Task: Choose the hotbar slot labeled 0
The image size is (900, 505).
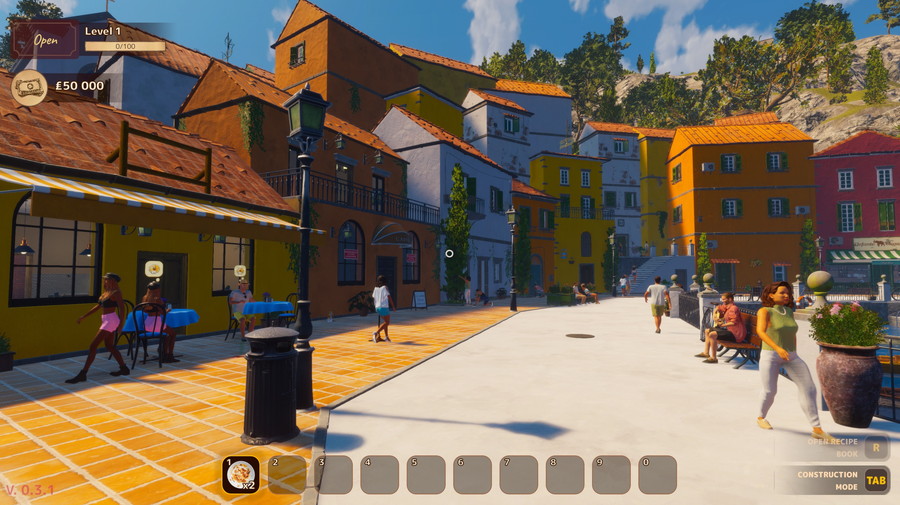Action: (657, 475)
